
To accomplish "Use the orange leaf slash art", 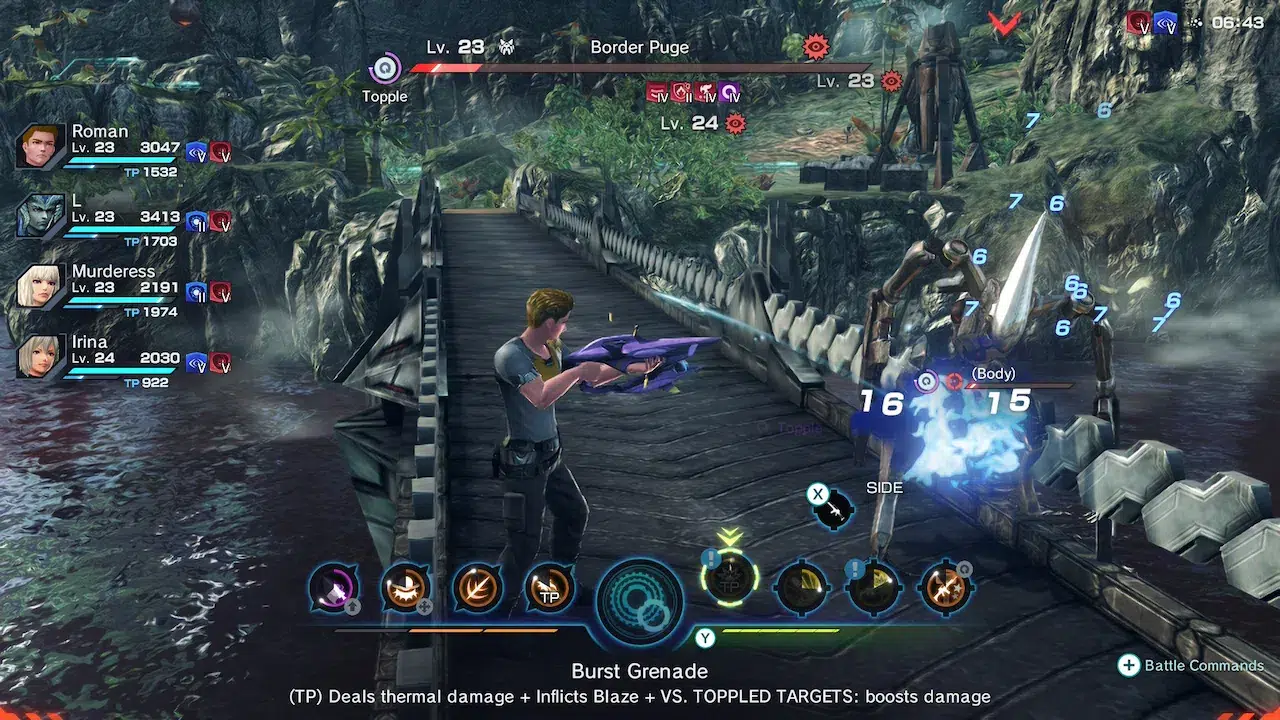I will point(477,588).
